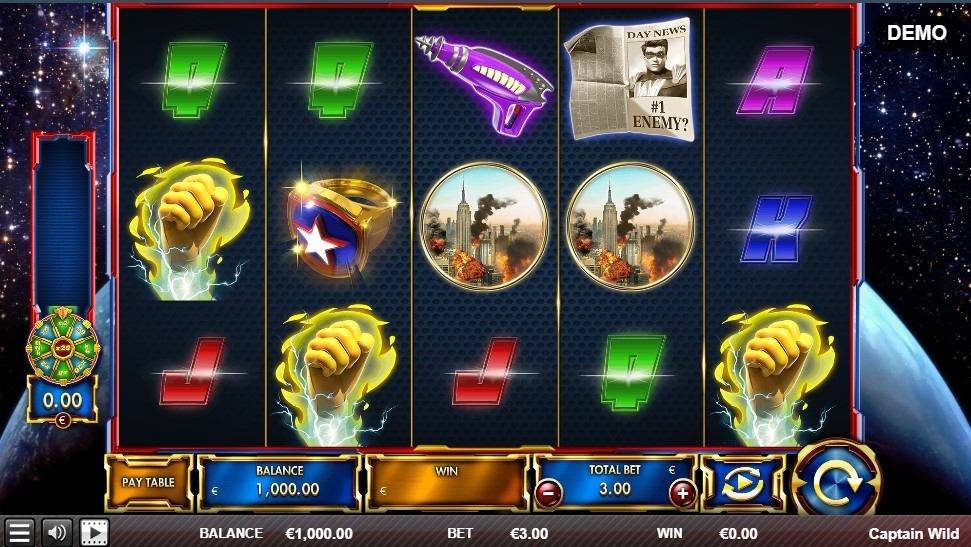Open the Pay Table

point(148,482)
